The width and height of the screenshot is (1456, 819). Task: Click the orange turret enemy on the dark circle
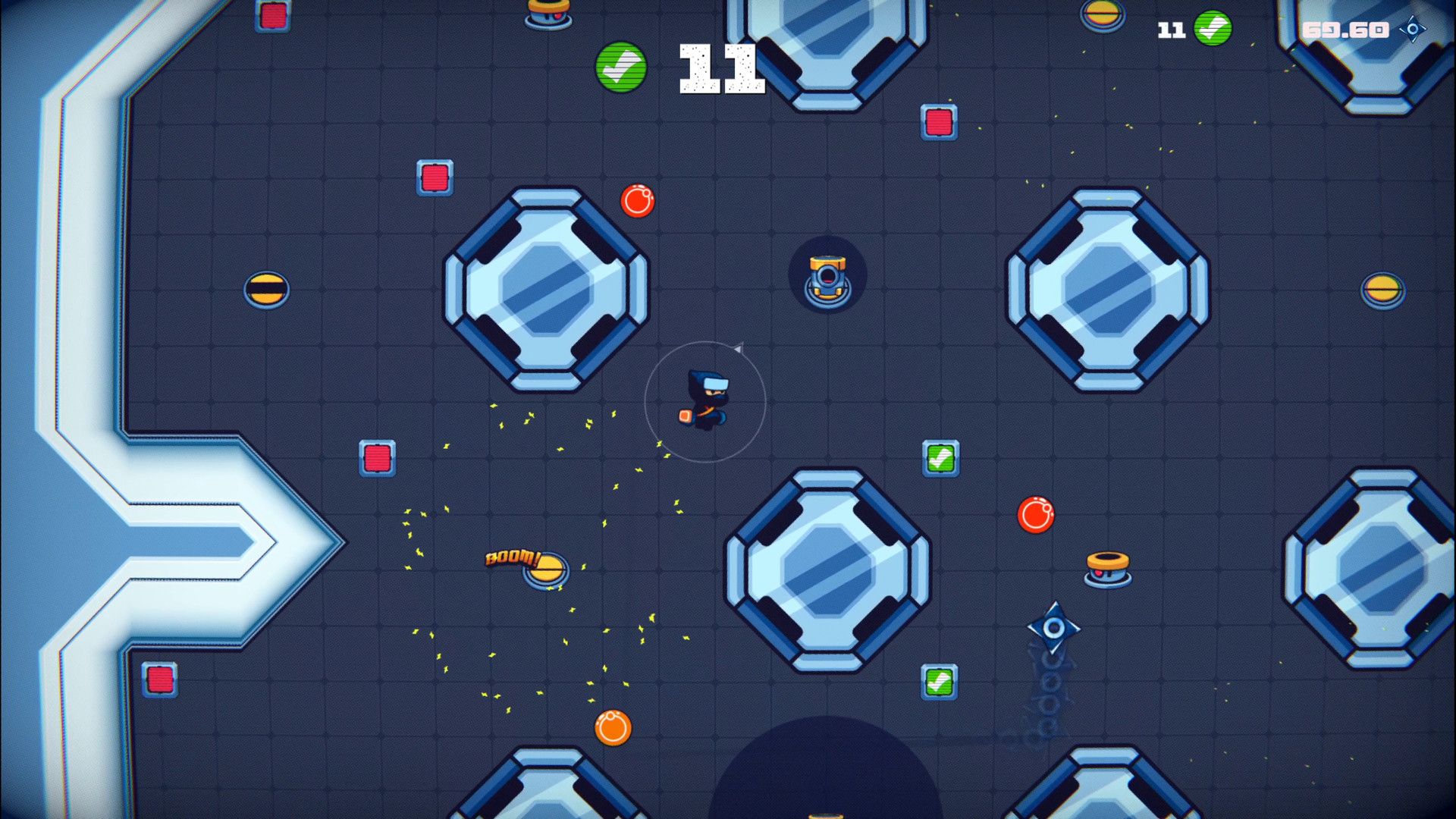[828, 275]
